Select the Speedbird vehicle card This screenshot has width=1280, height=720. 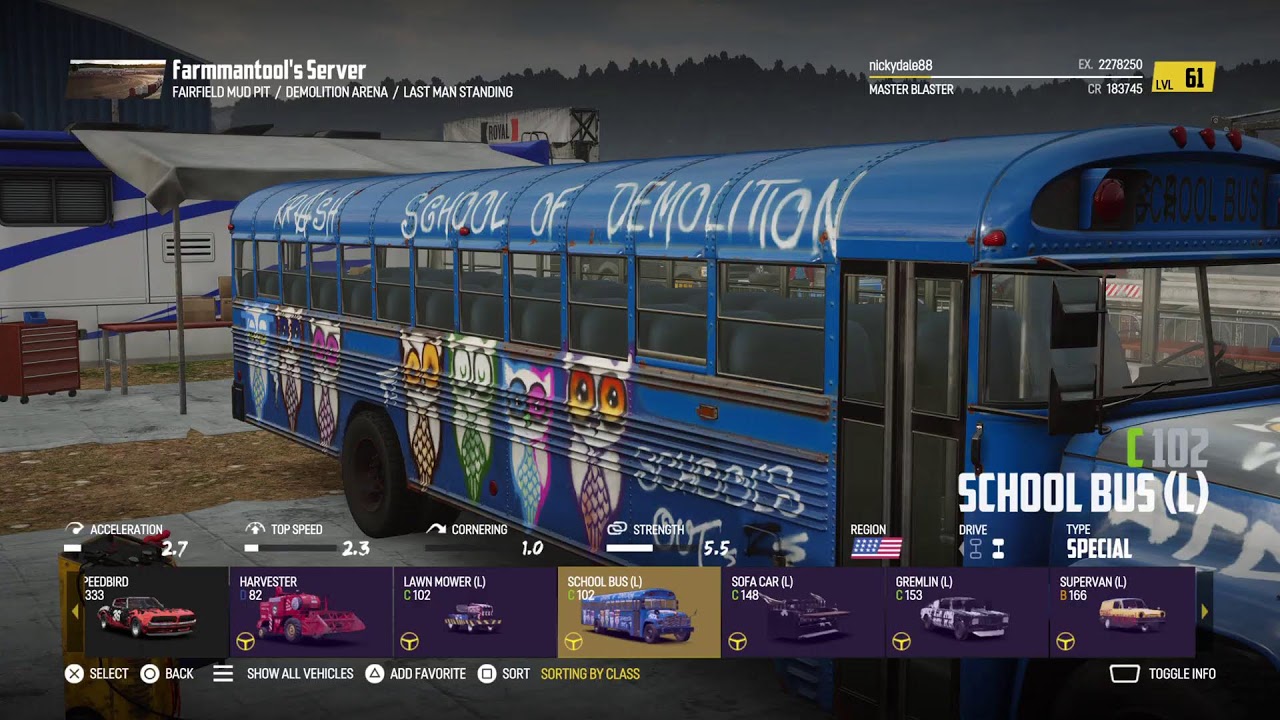click(x=147, y=612)
